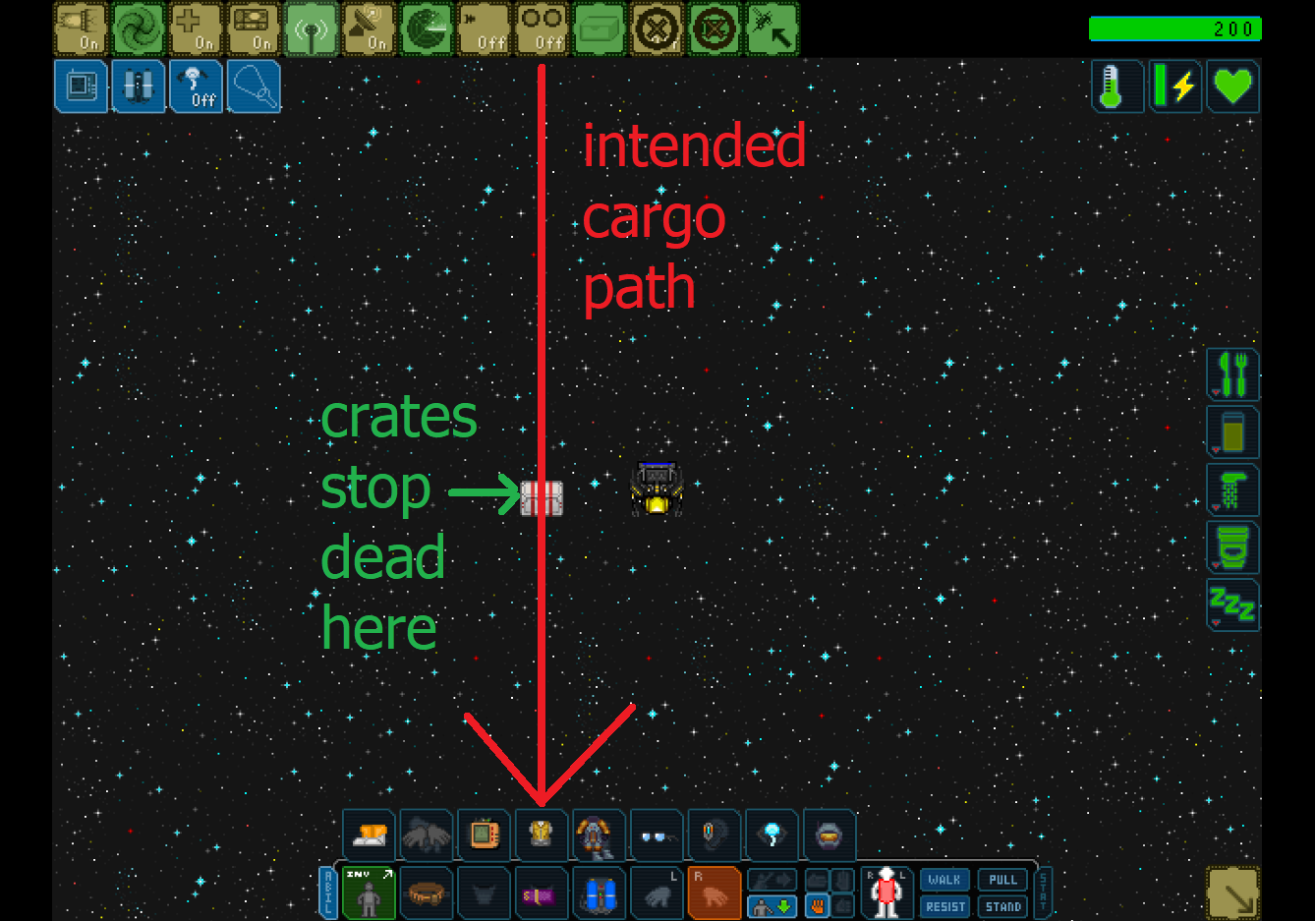Select the yellow vest suit slot
Viewport: 1316px width, 921px height.
pyautogui.click(x=542, y=835)
